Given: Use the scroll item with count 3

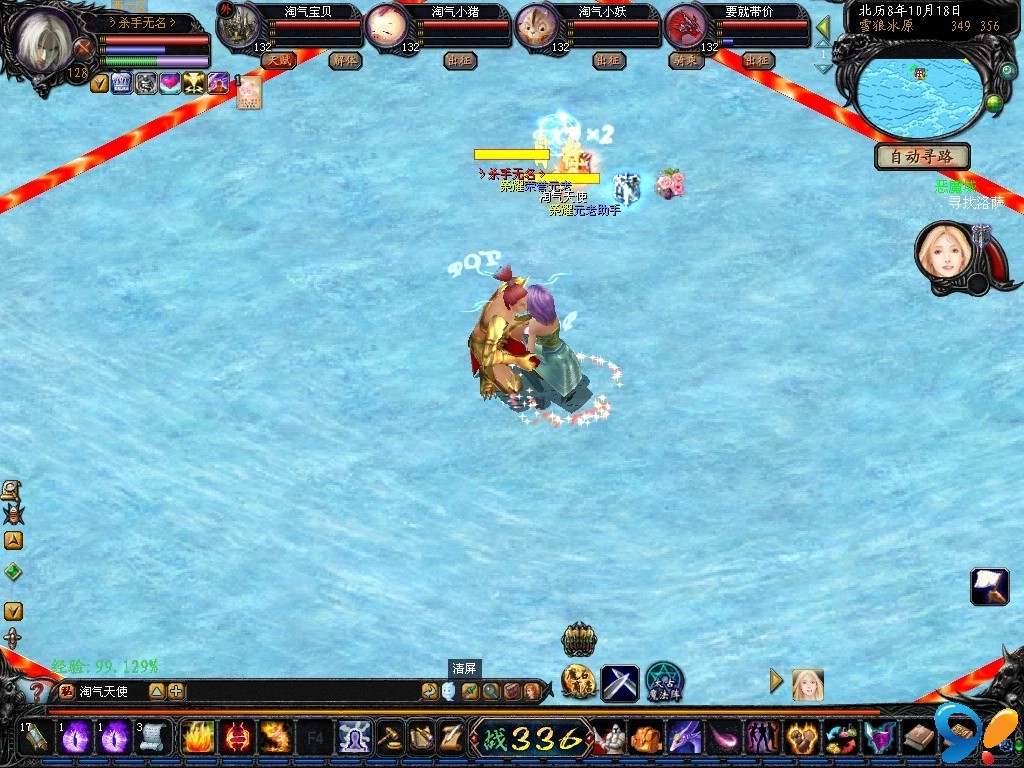Looking at the screenshot, I should tap(152, 738).
